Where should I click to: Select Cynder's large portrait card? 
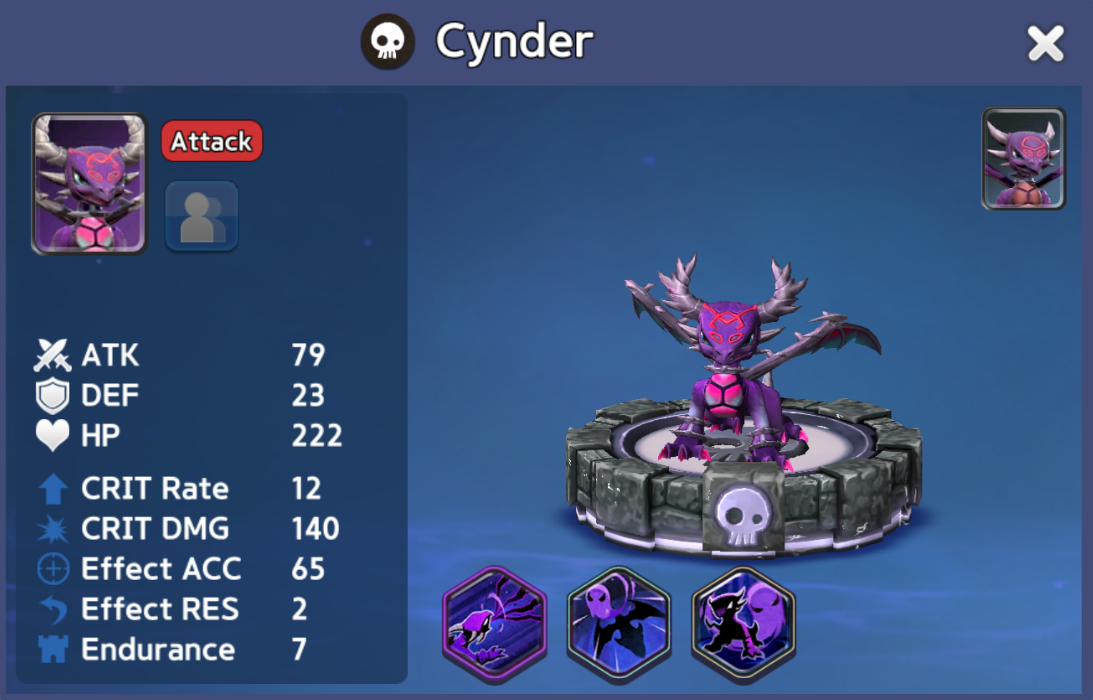click(89, 183)
